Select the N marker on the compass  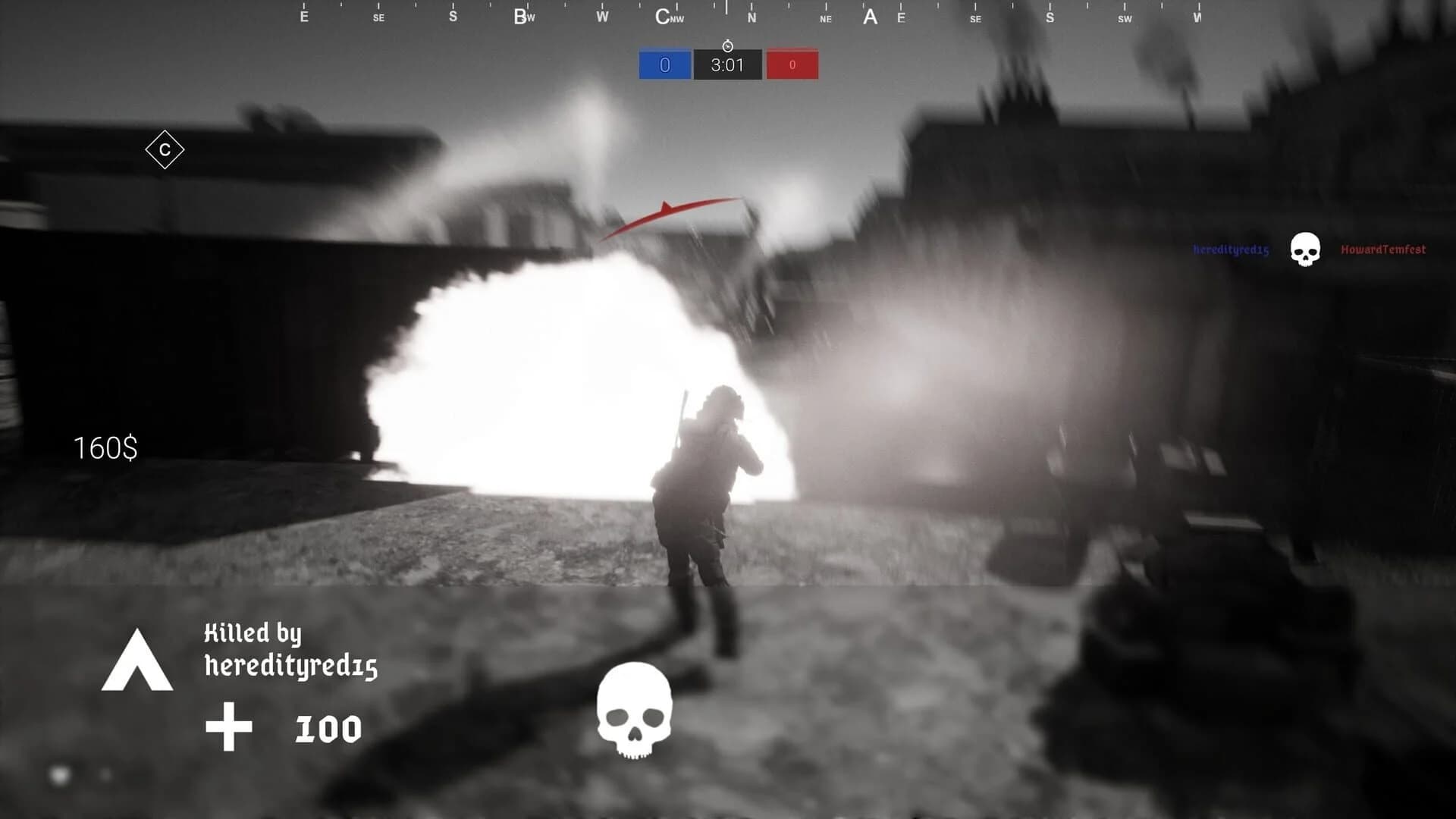(x=752, y=16)
